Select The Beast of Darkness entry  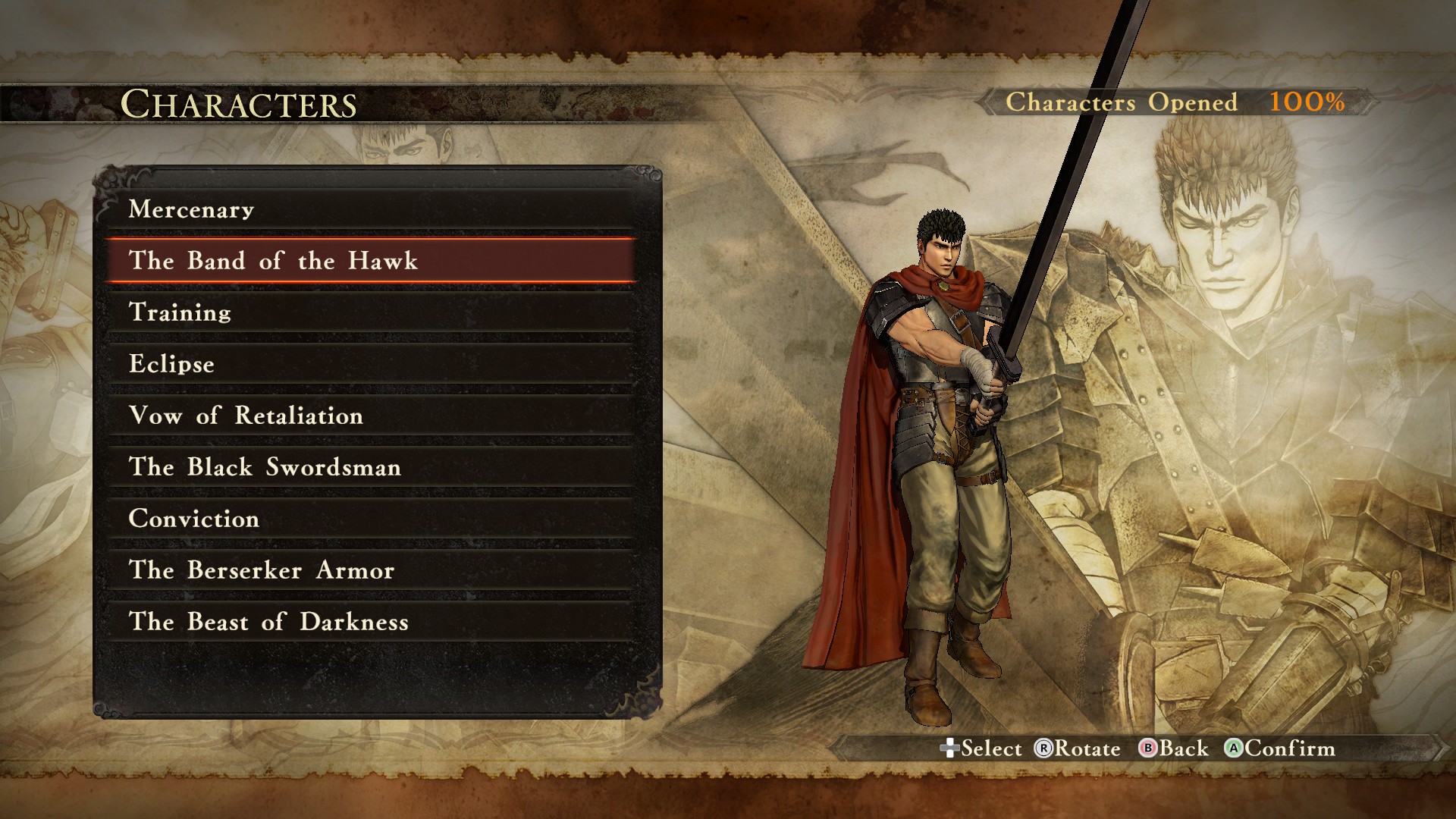coord(370,622)
